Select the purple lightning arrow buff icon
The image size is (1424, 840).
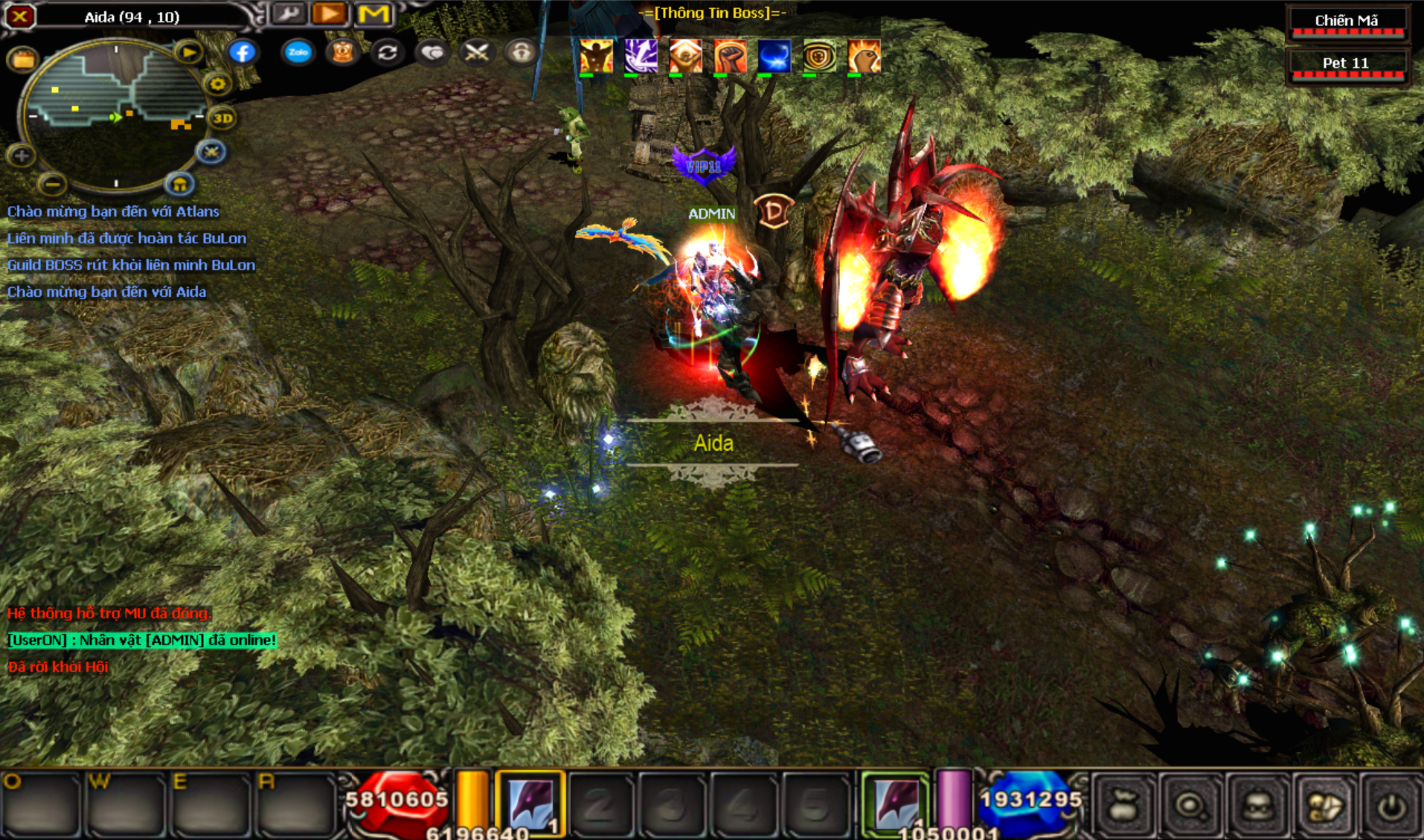pos(641,56)
